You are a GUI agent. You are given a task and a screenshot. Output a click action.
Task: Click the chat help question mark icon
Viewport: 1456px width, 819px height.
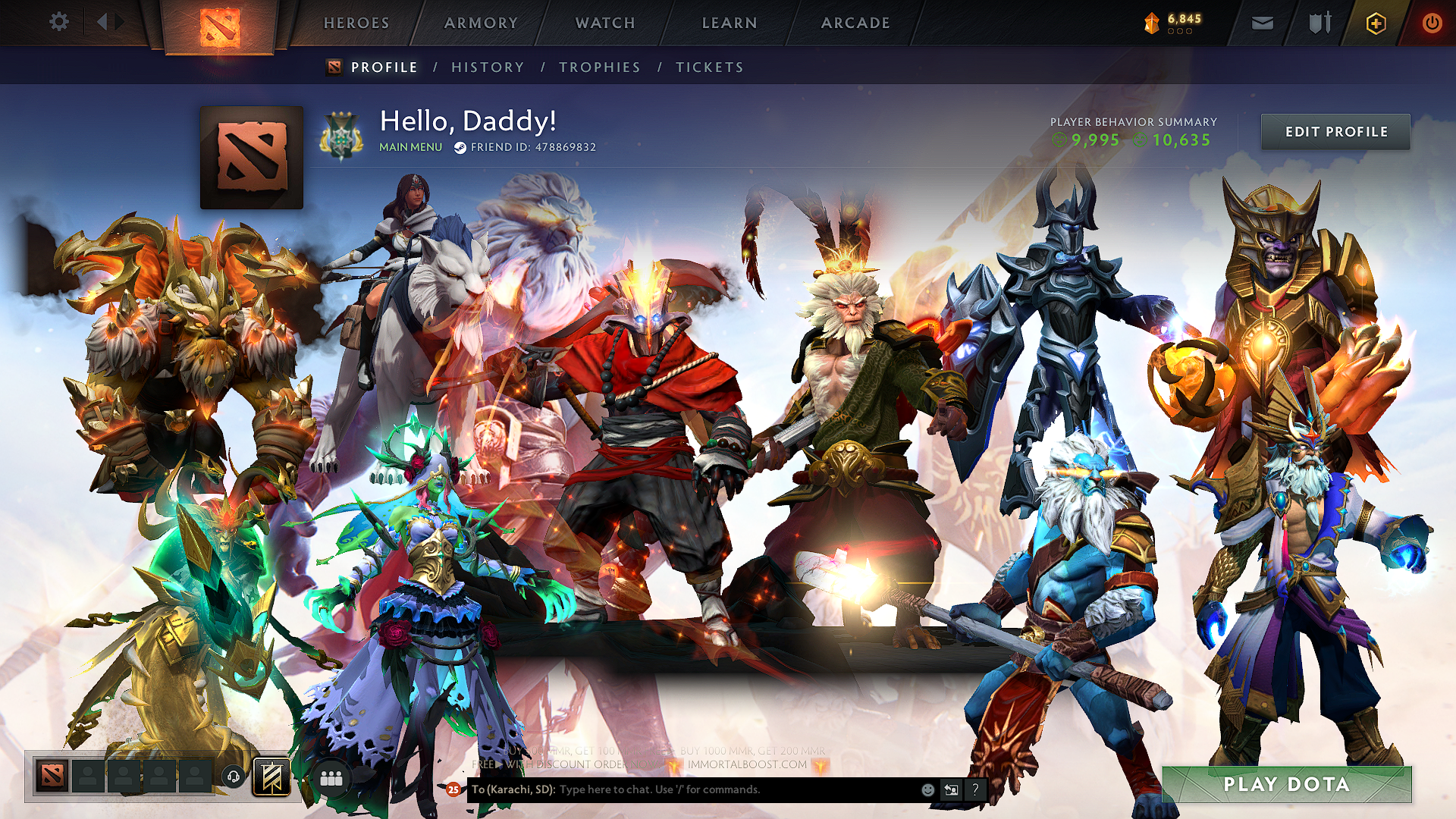(x=975, y=789)
